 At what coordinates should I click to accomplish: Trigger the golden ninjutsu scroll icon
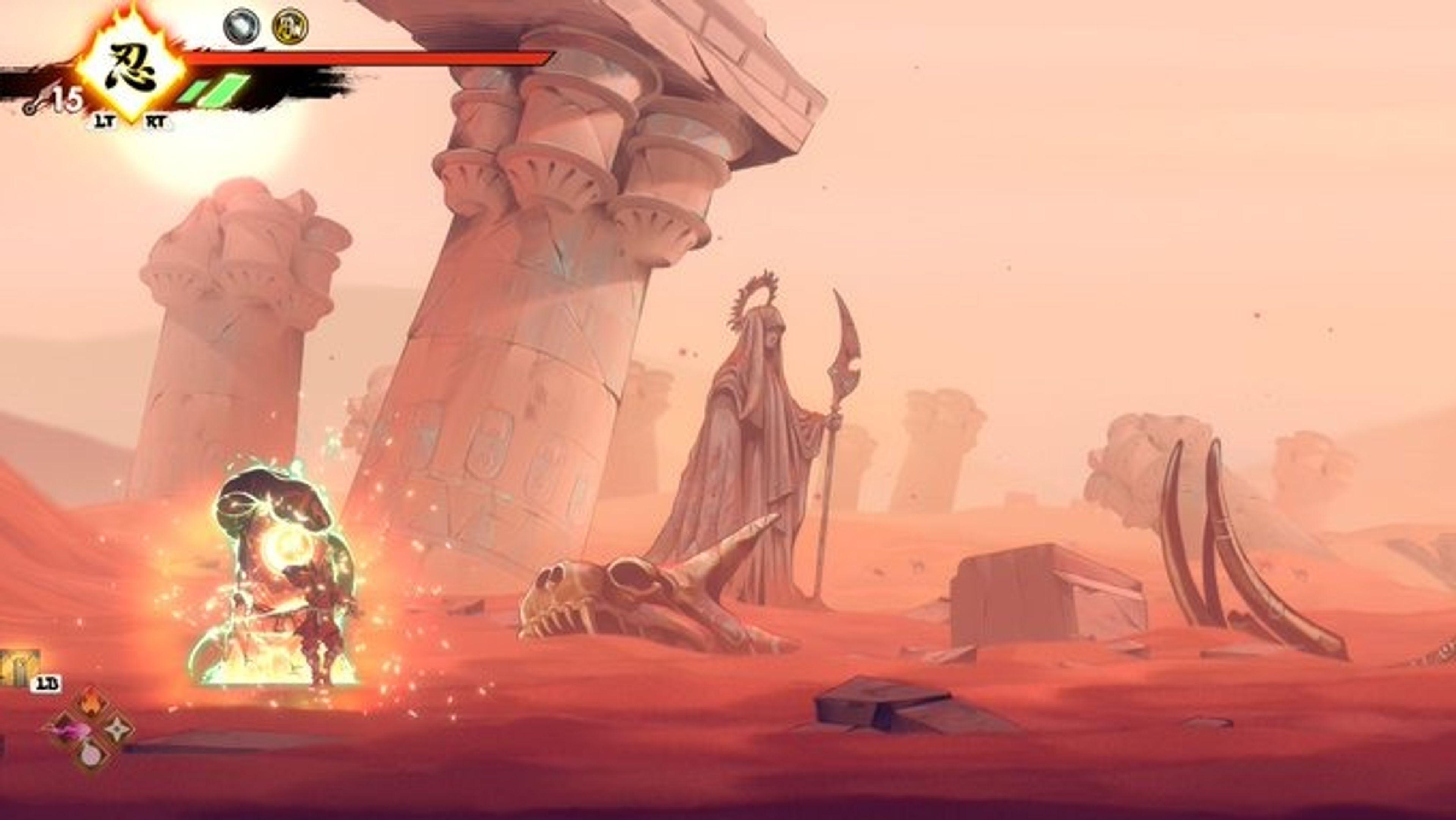click(x=18, y=668)
